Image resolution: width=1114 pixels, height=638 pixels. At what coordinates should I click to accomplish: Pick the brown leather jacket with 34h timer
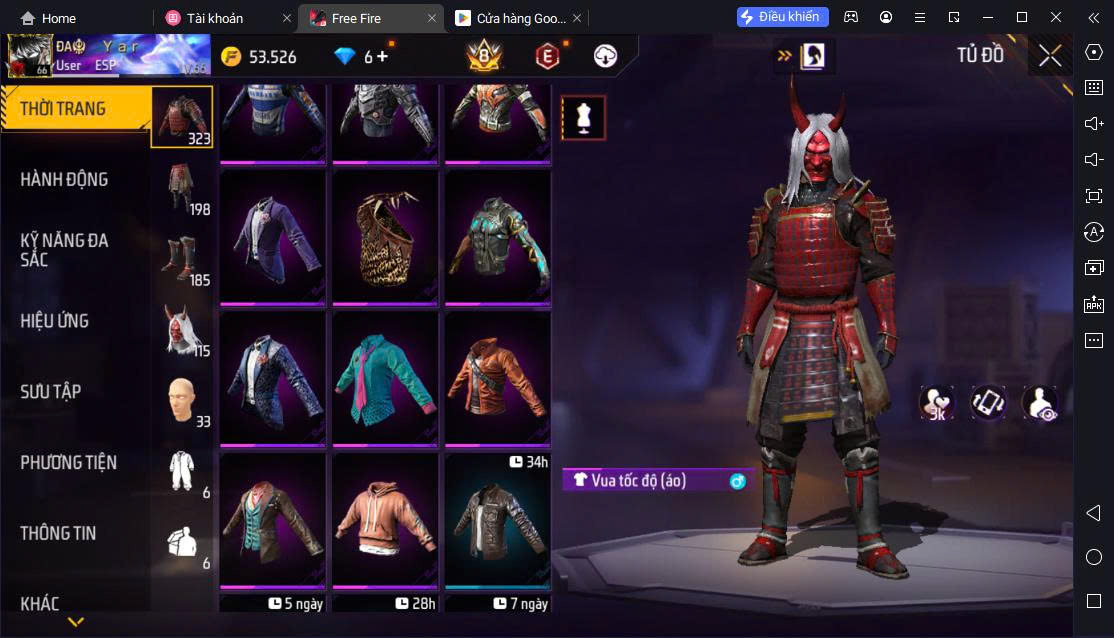coord(497,520)
